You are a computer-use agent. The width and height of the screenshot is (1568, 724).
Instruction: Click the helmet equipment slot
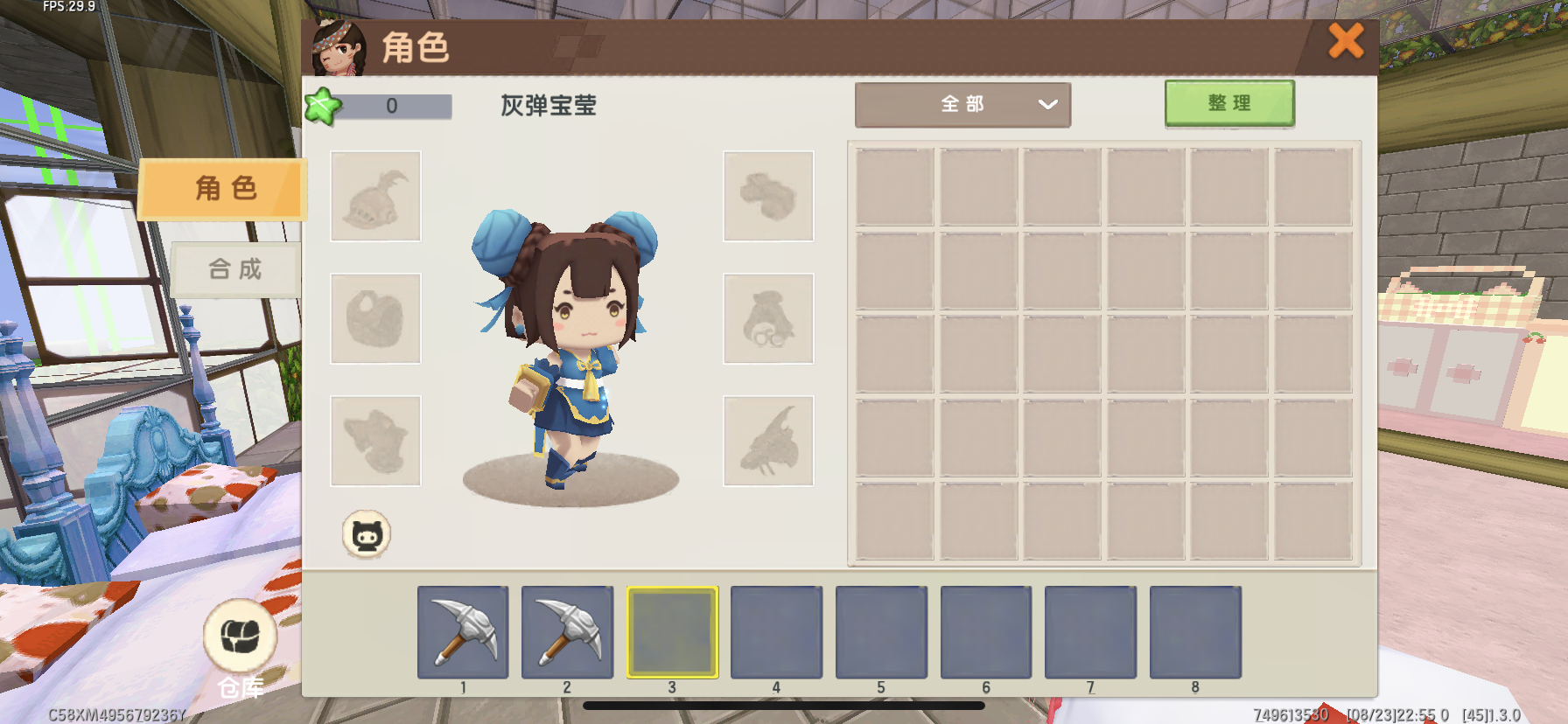pos(375,196)
